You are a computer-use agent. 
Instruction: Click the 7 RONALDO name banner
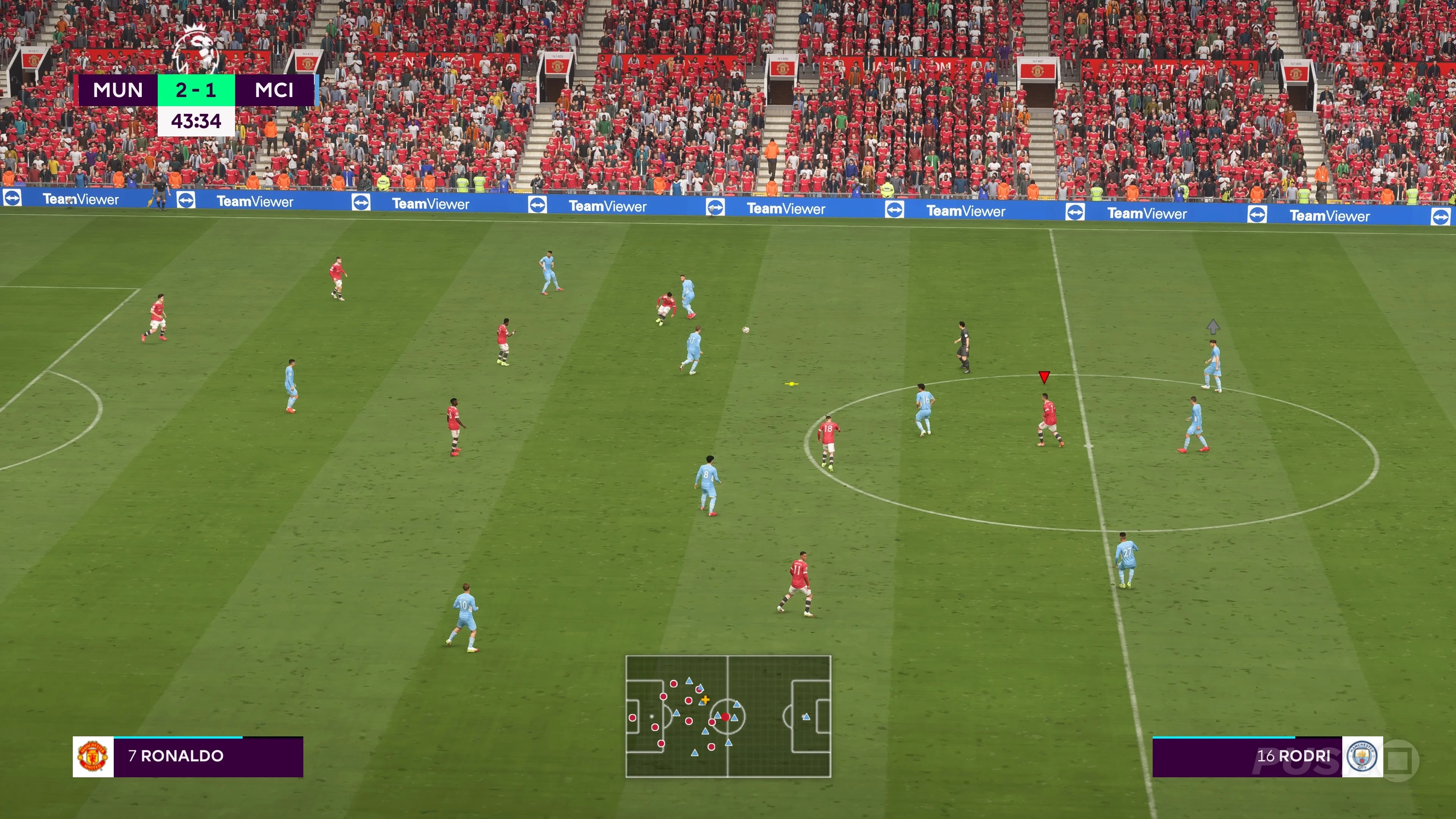177,756
